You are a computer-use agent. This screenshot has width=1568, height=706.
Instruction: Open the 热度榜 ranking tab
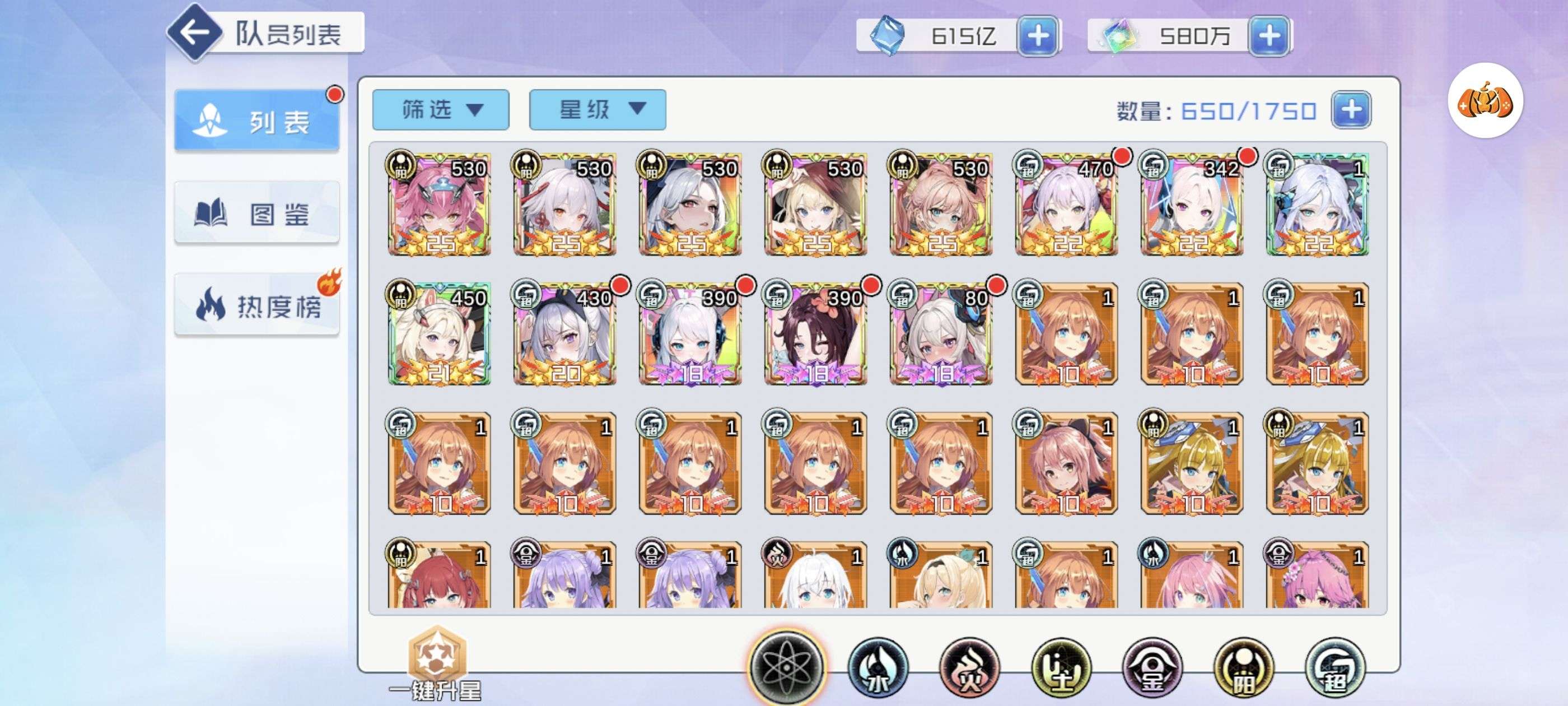tap(257, 305)
